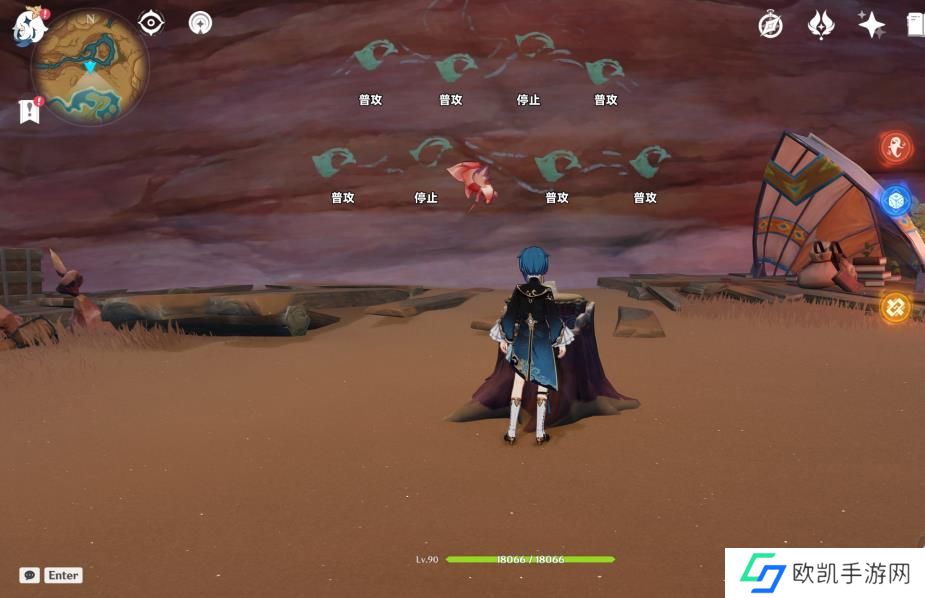Open the chat speech bubble
The height and width of the screenshot is (598, 925).
coord(30,575)
